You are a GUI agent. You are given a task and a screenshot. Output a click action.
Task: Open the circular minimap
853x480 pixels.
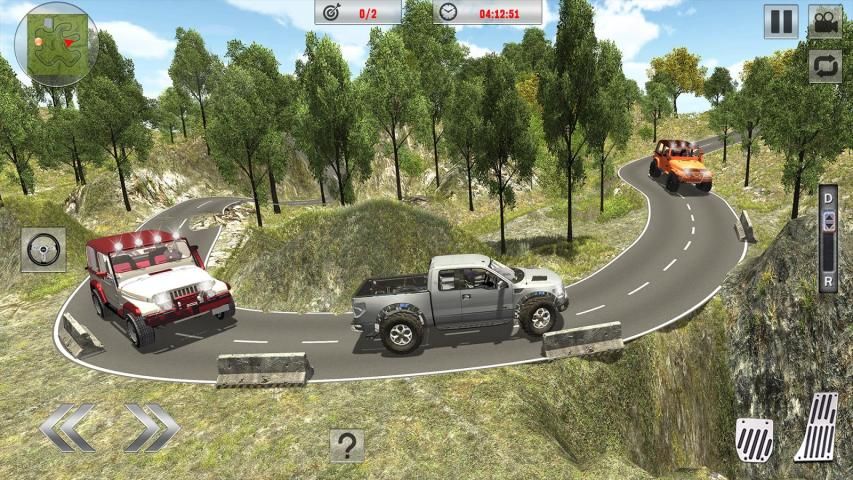(56, 44)
